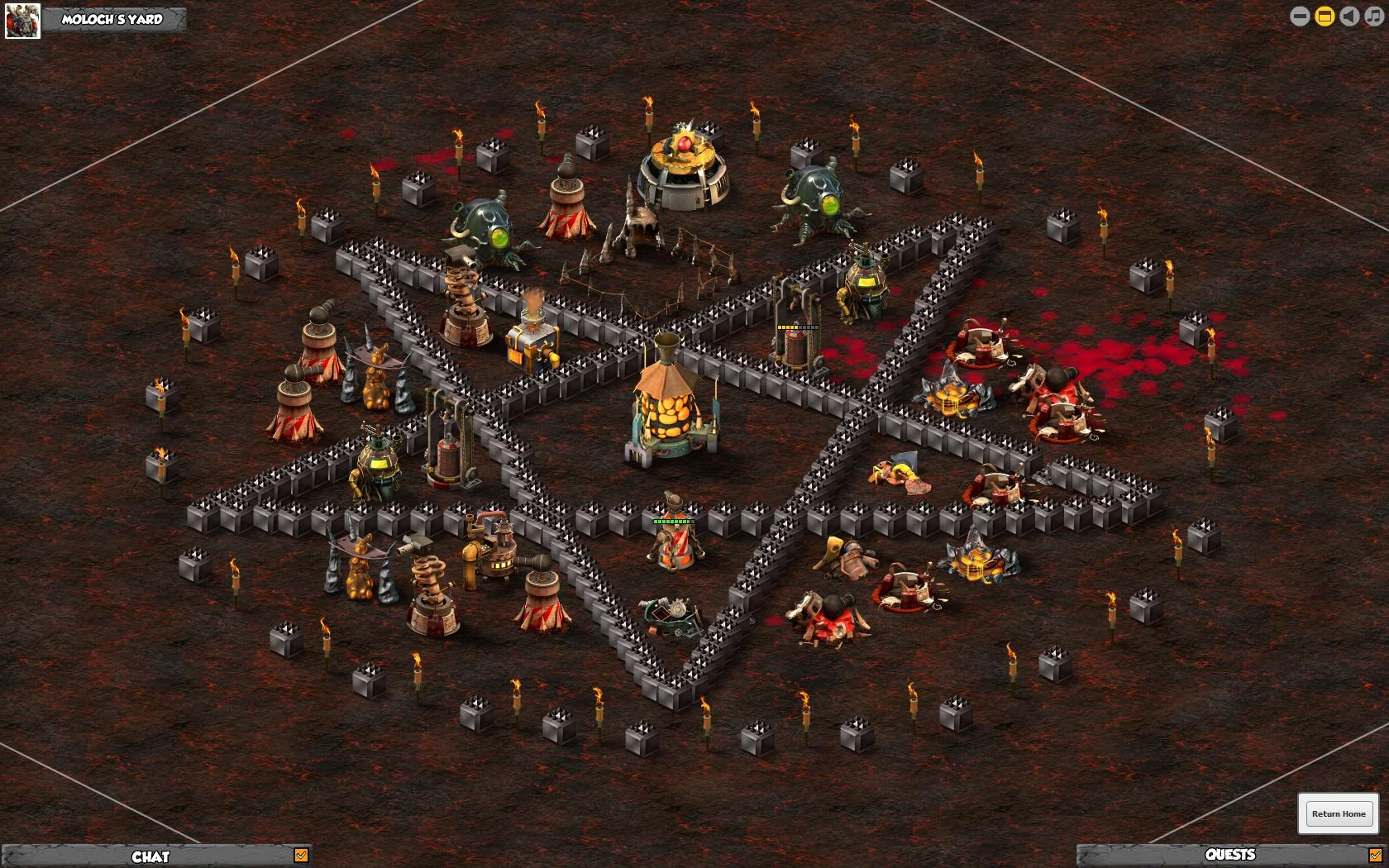Image resolution: width=1389 pixels, height=868 pixels.
Task: Zoom out with the minus button
Action: coord(1300,17)
